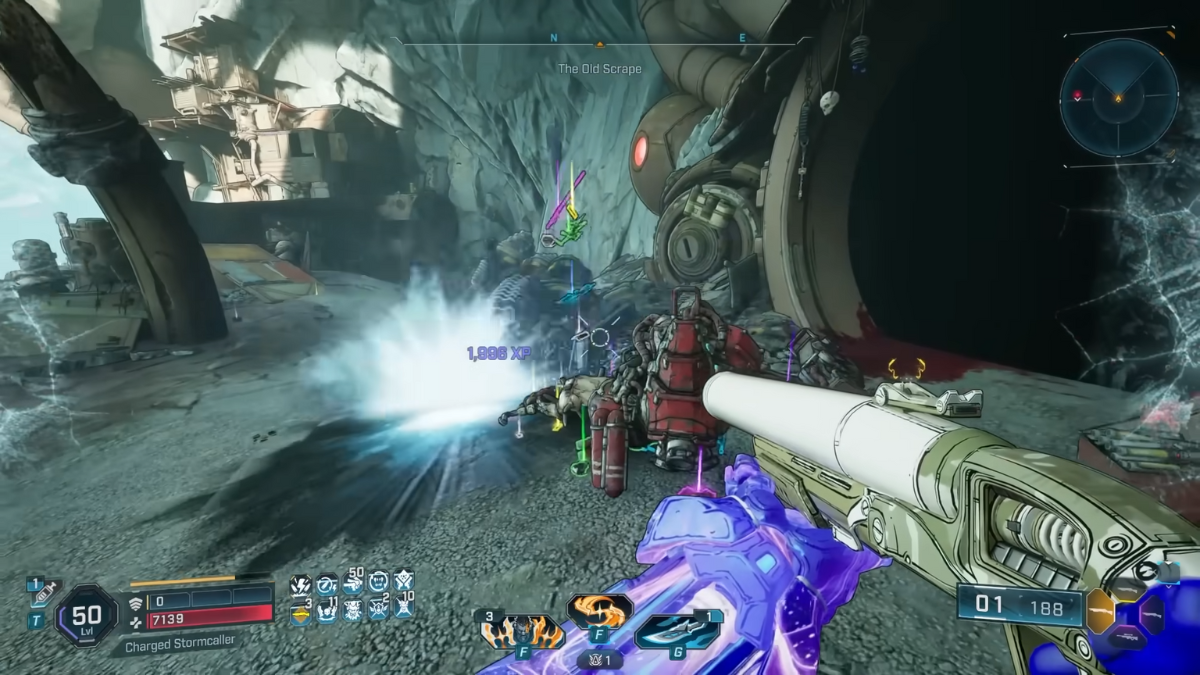Click the level 50 character badge
Viewport: 1200px width, 675px height.
point(87,615)
